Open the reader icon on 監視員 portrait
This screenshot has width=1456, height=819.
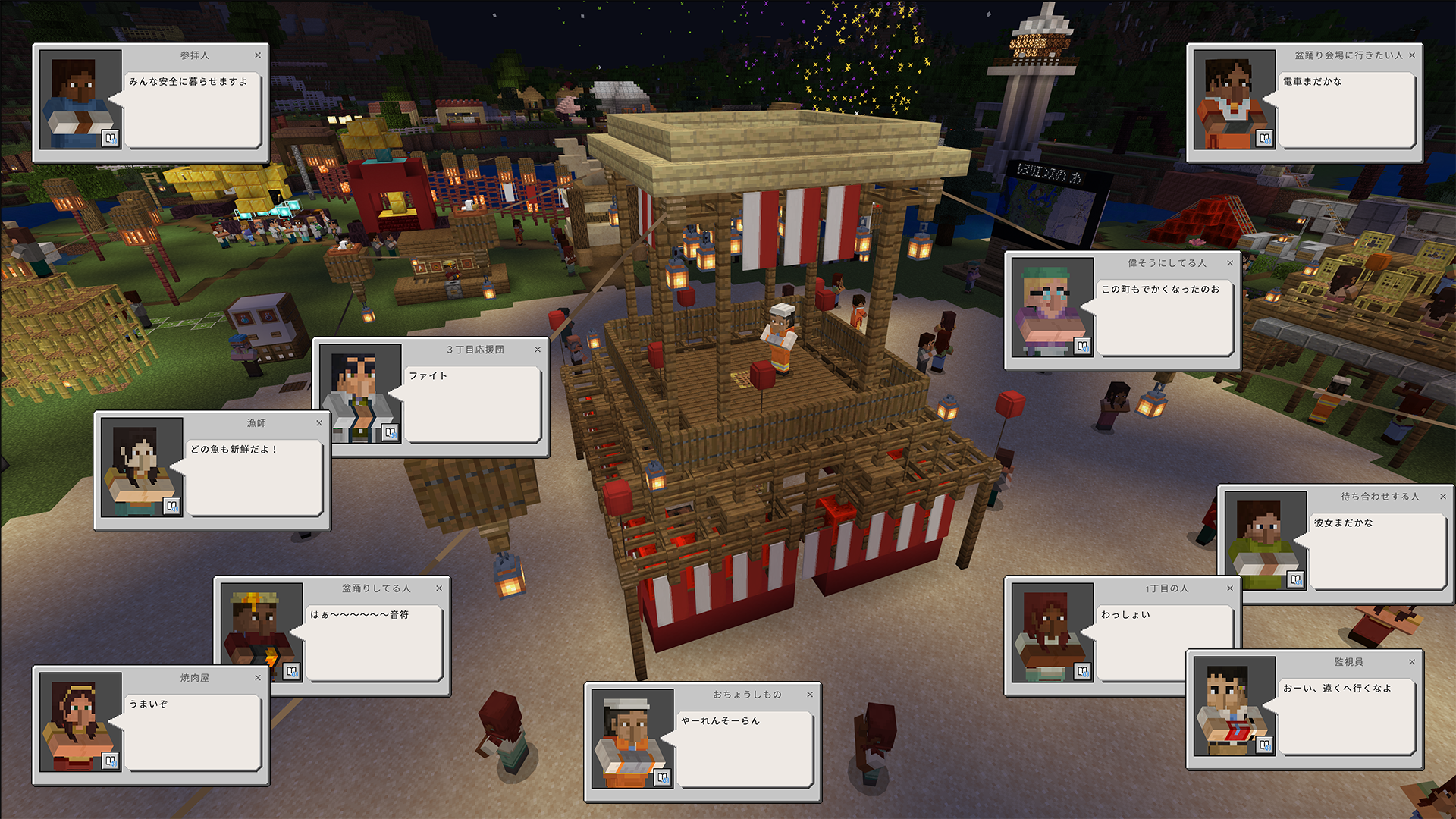click(x=1265, y=745)
